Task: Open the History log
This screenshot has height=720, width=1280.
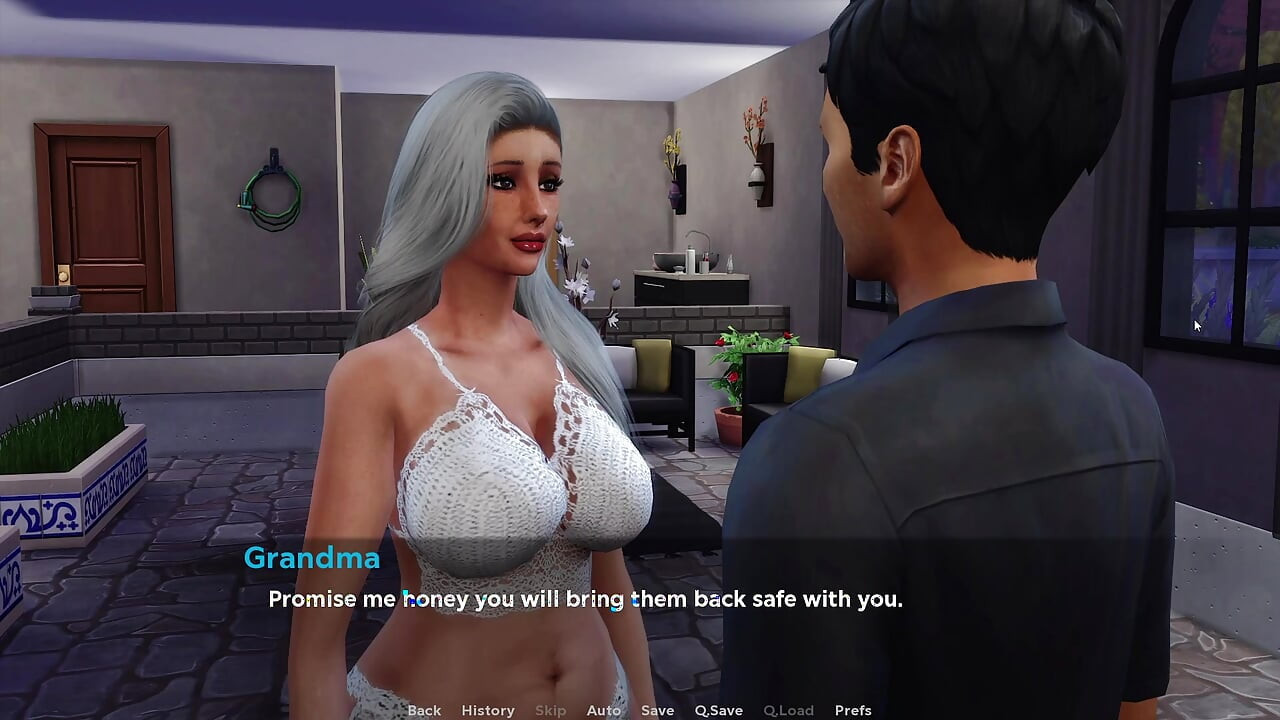Action: pos(487,710)
